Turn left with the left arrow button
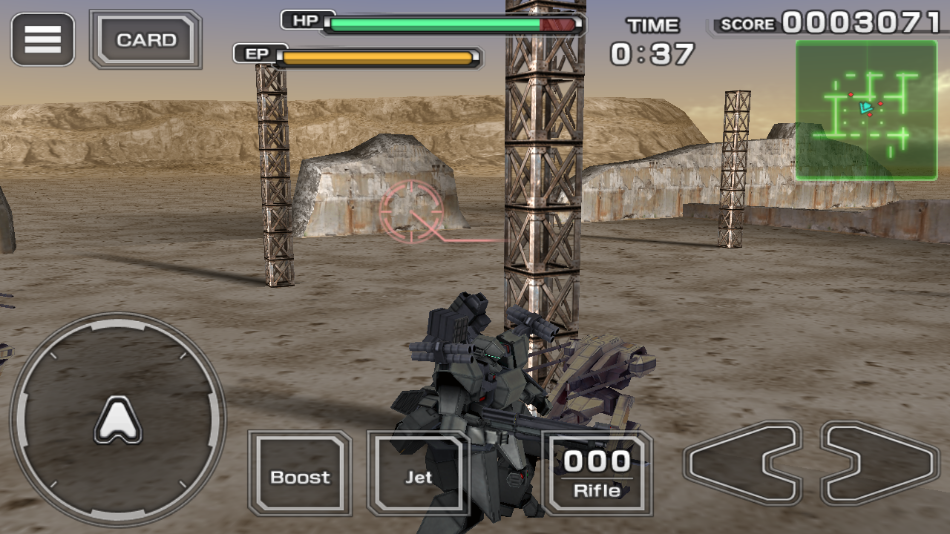 742,463
